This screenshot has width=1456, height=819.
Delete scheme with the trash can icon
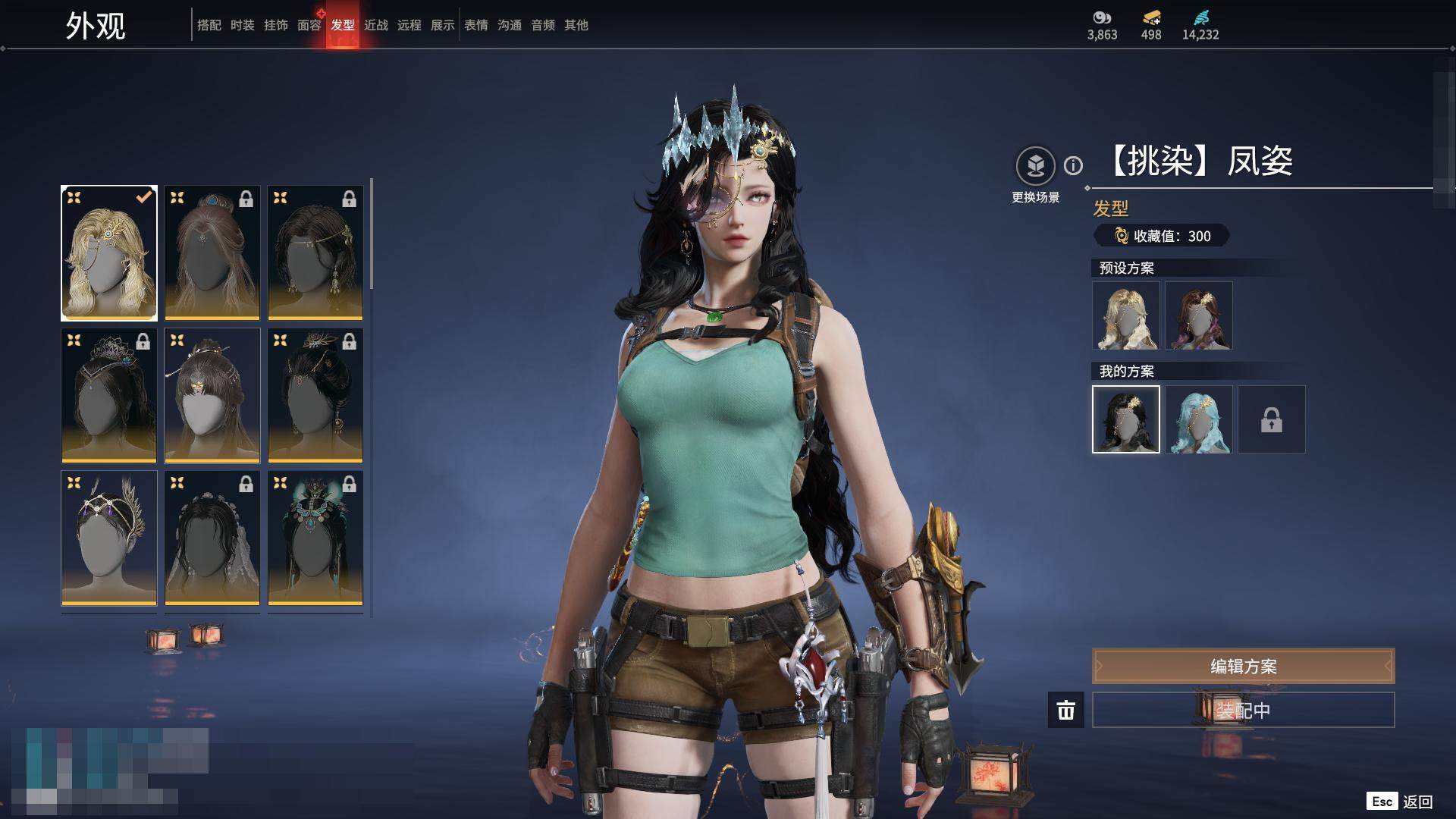click(x=1066, y=710)
